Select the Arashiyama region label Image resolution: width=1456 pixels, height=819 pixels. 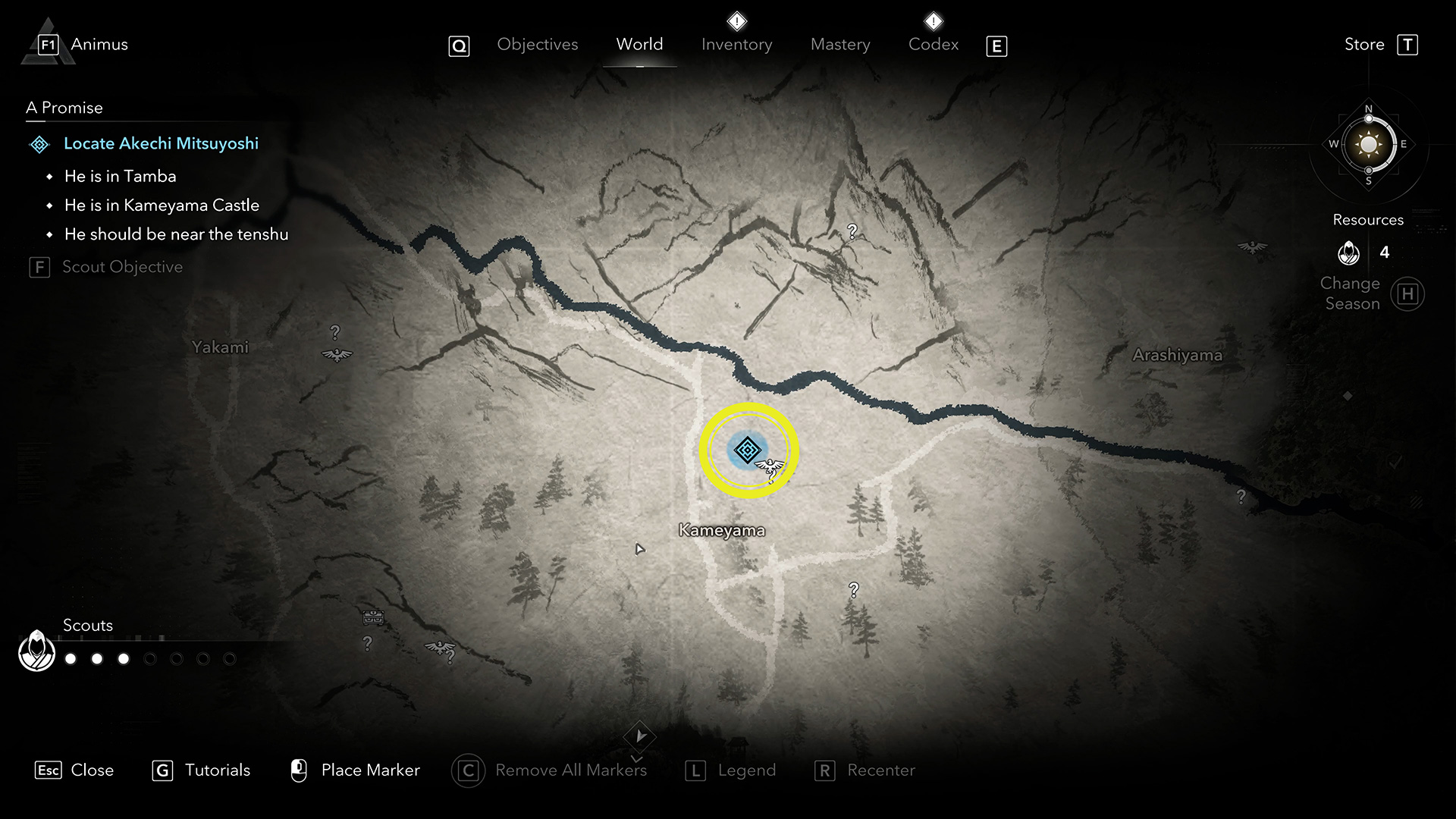click(1177, 355)
